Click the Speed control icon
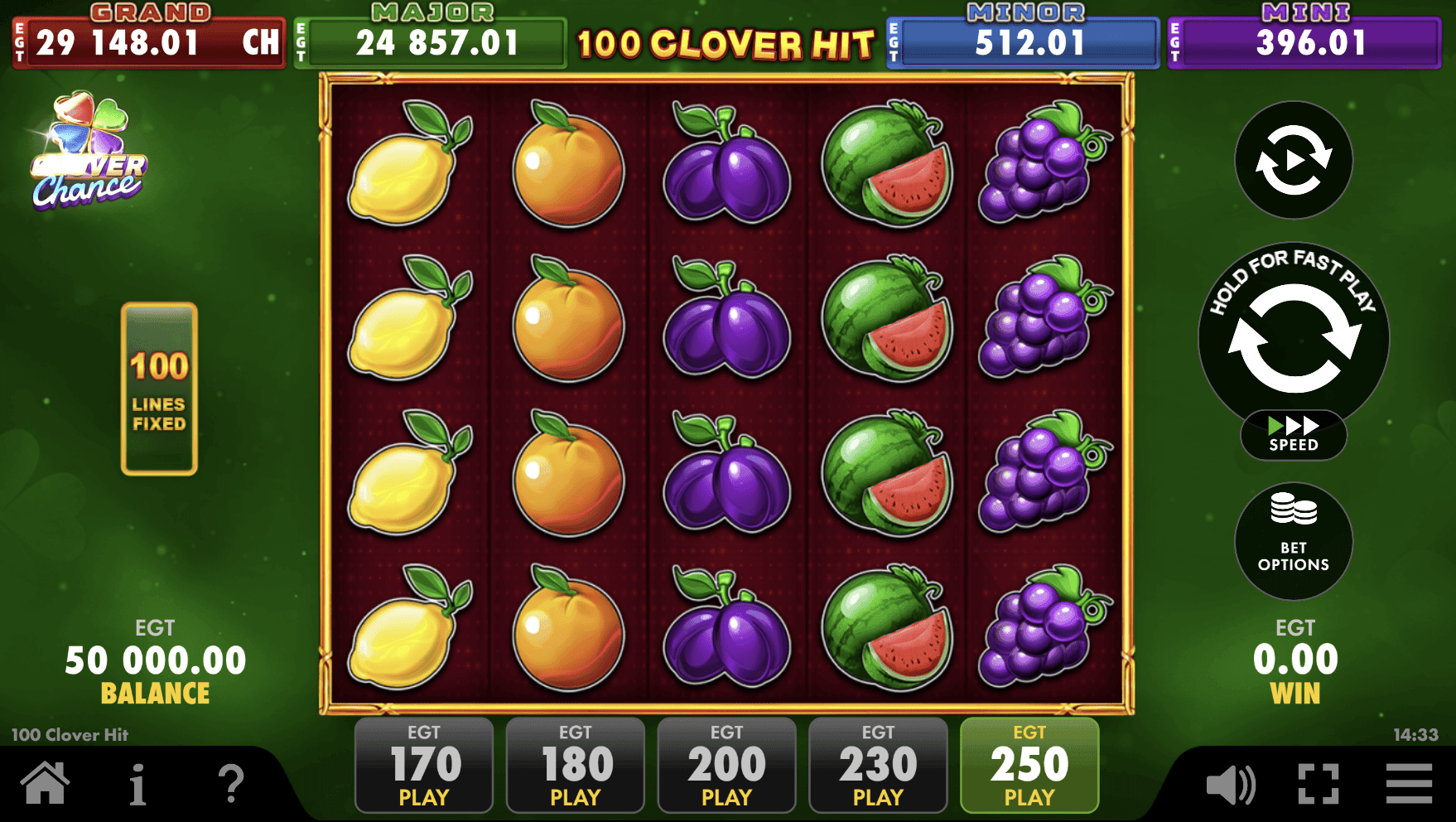1456x822 pixels. click(1294, 434)
